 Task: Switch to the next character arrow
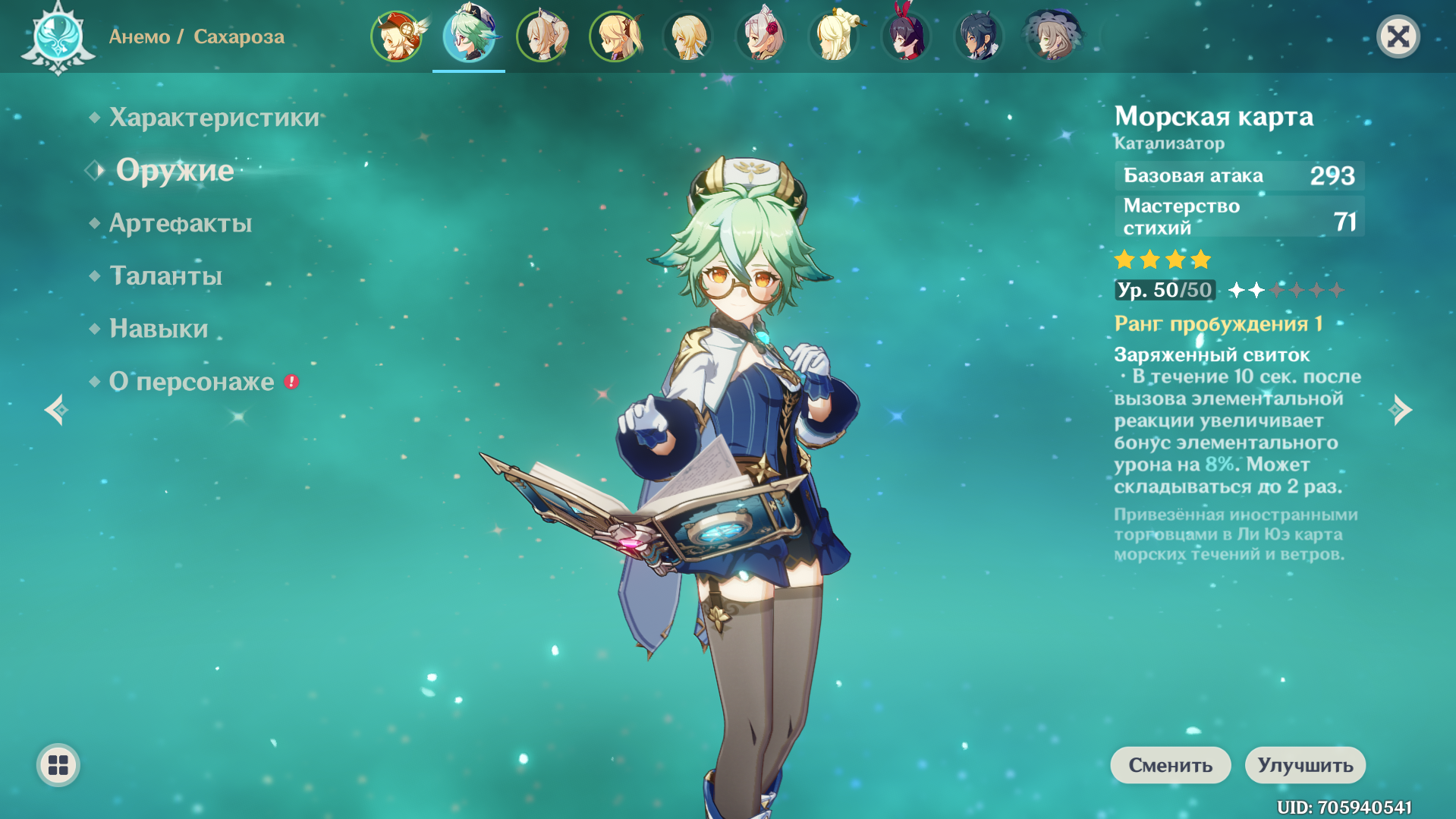[1401, 410]
